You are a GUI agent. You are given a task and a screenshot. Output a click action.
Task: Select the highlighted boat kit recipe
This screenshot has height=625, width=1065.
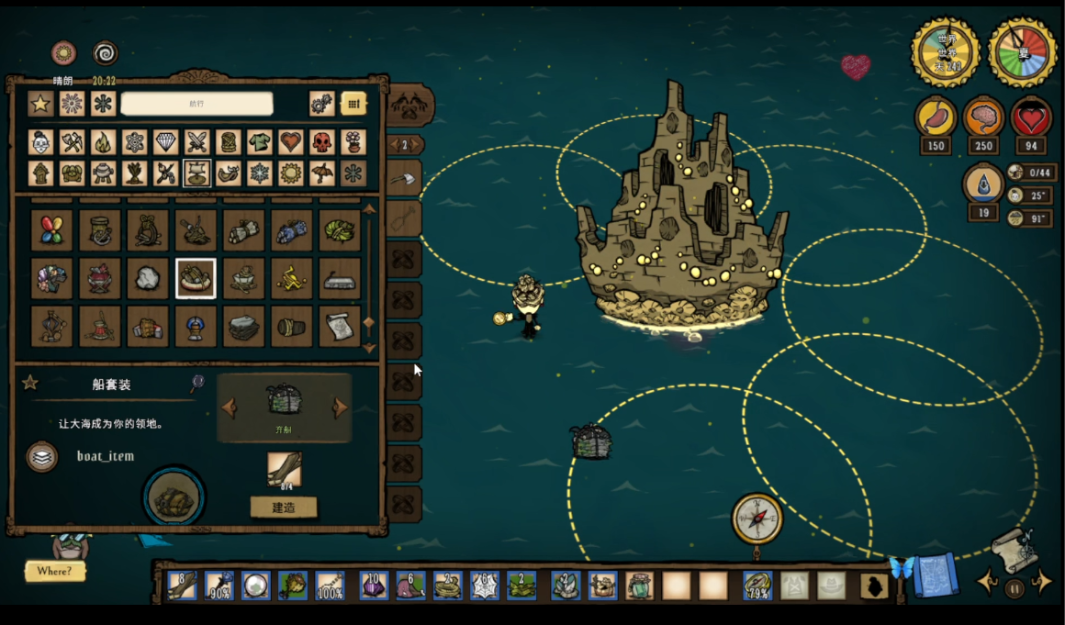click(196, 278)
